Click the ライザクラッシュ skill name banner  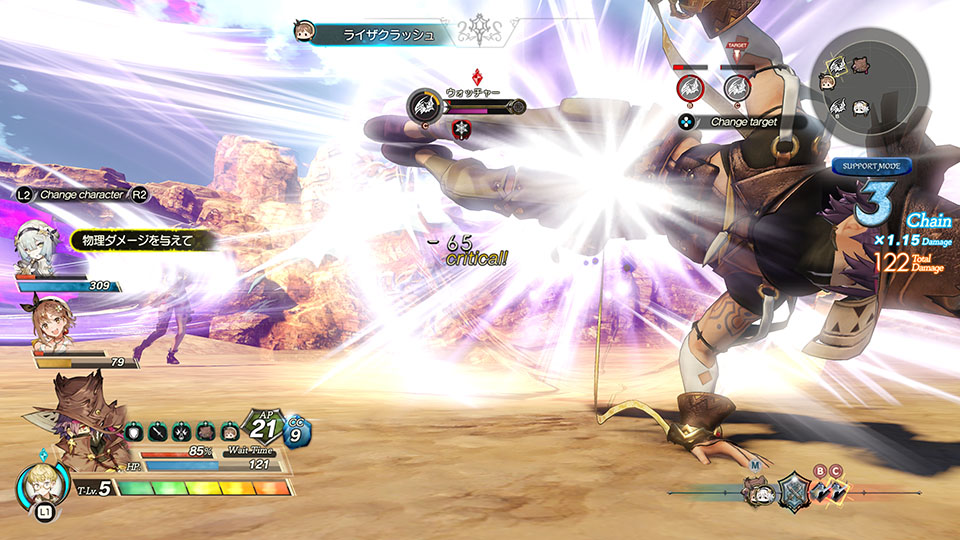coord(389,35)
